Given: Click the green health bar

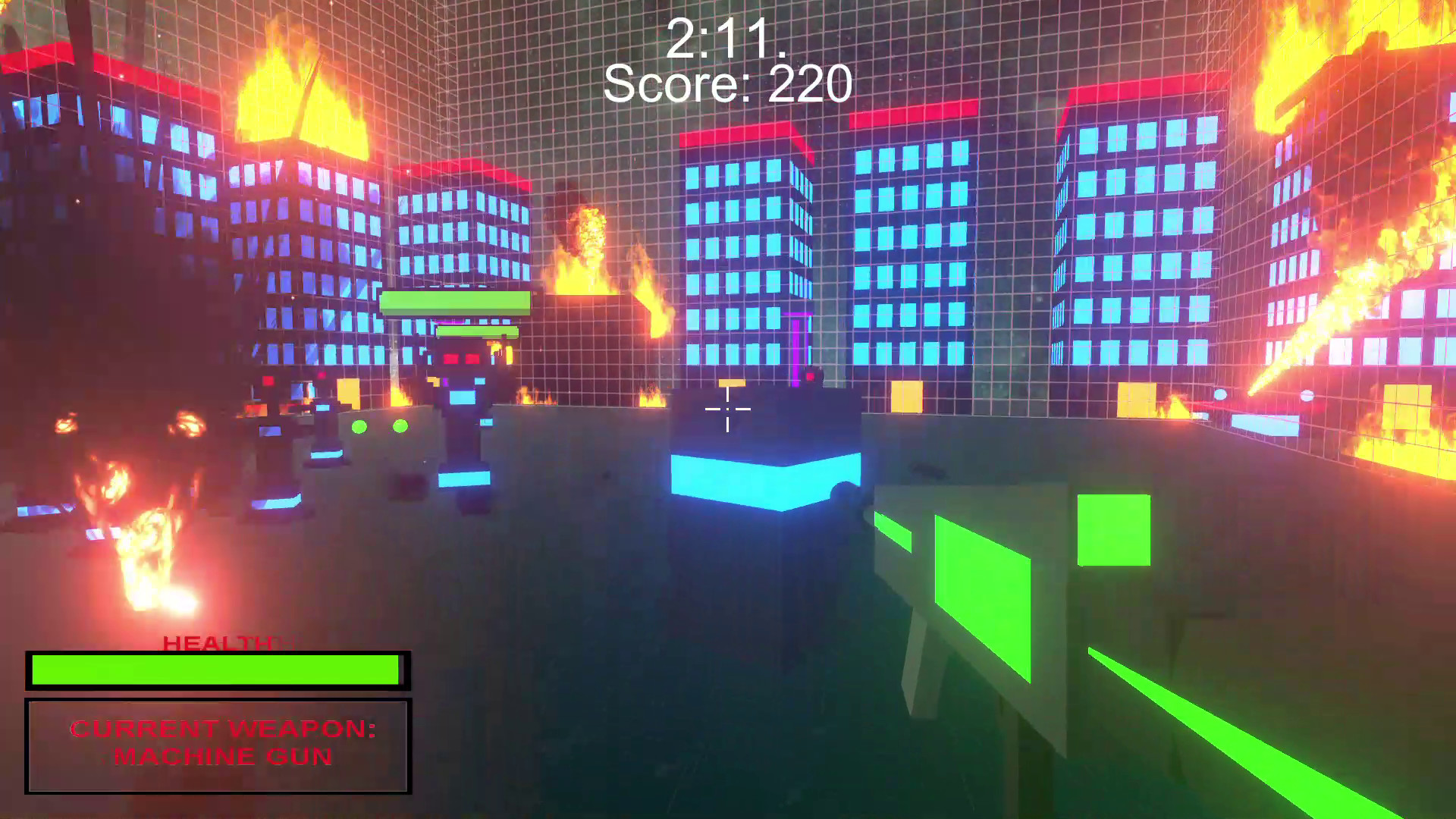Looking at the screenshot, I should [216, 670].
